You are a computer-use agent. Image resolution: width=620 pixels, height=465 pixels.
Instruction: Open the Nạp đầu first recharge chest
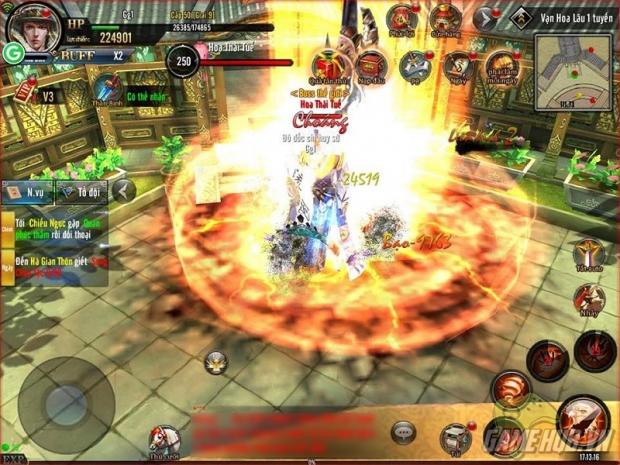point(371,66)
